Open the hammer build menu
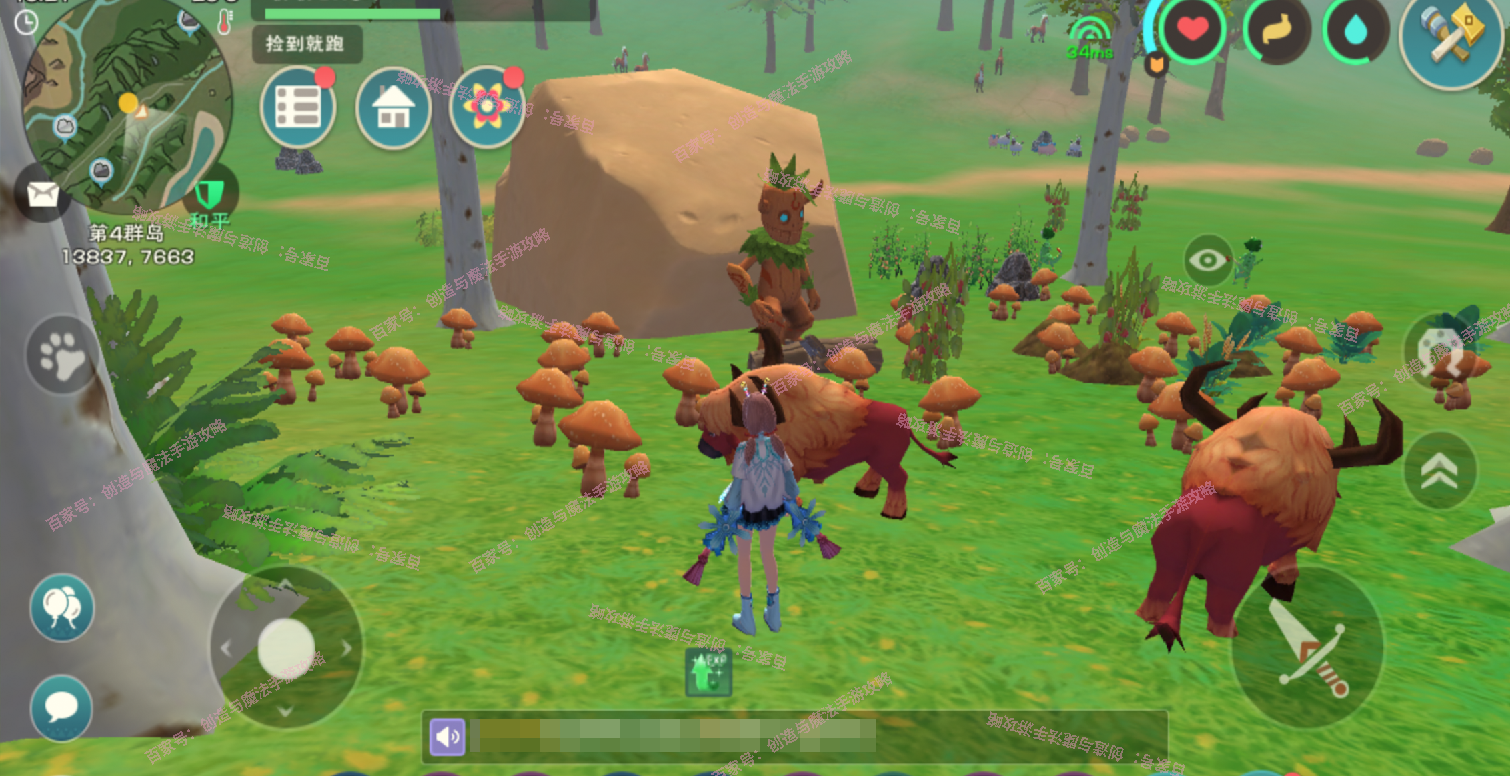 pyautogui.click(x=1449, y=38)
